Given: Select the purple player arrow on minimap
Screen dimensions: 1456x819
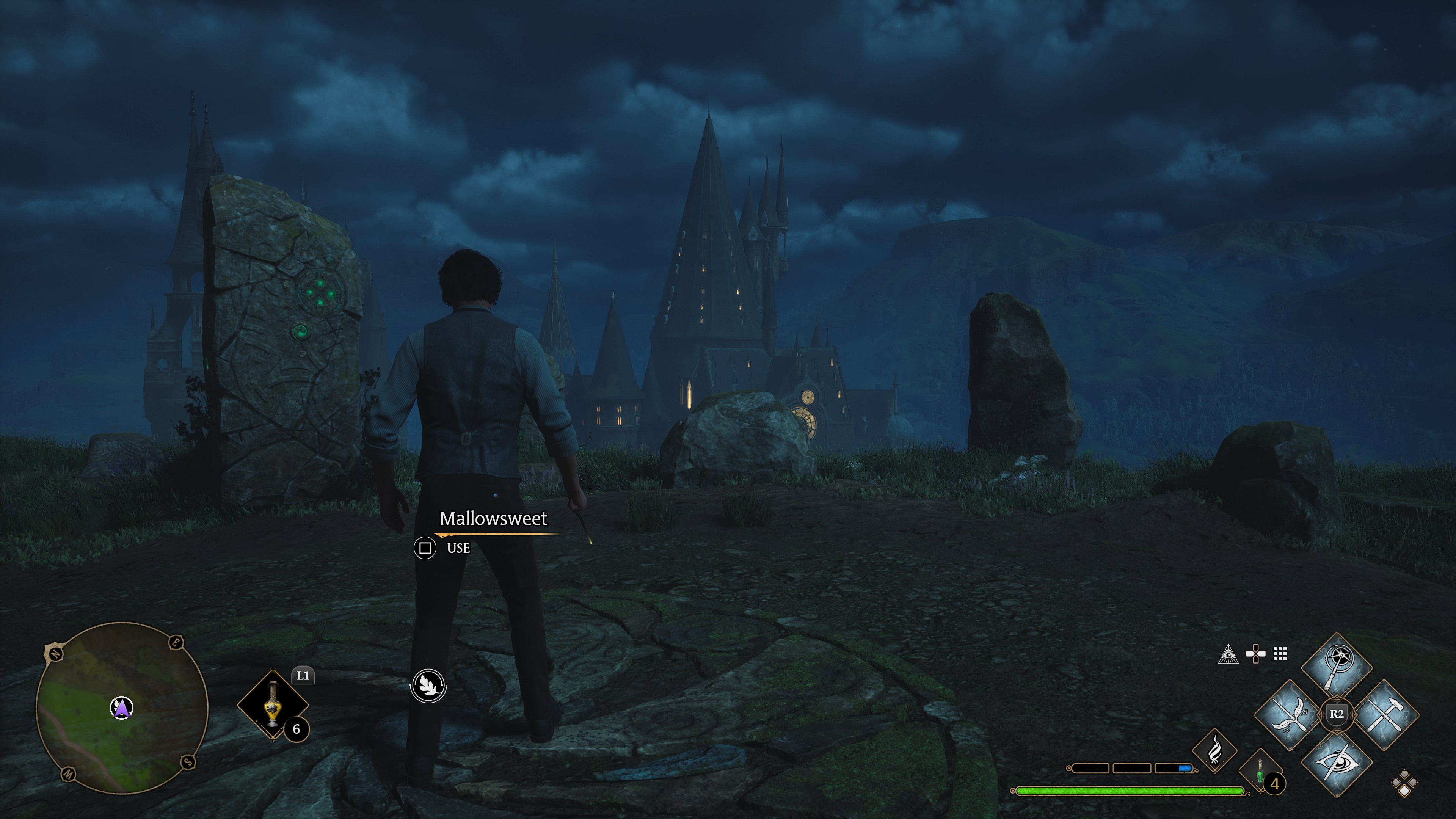Looking at the screenshot, I should 121,708.
